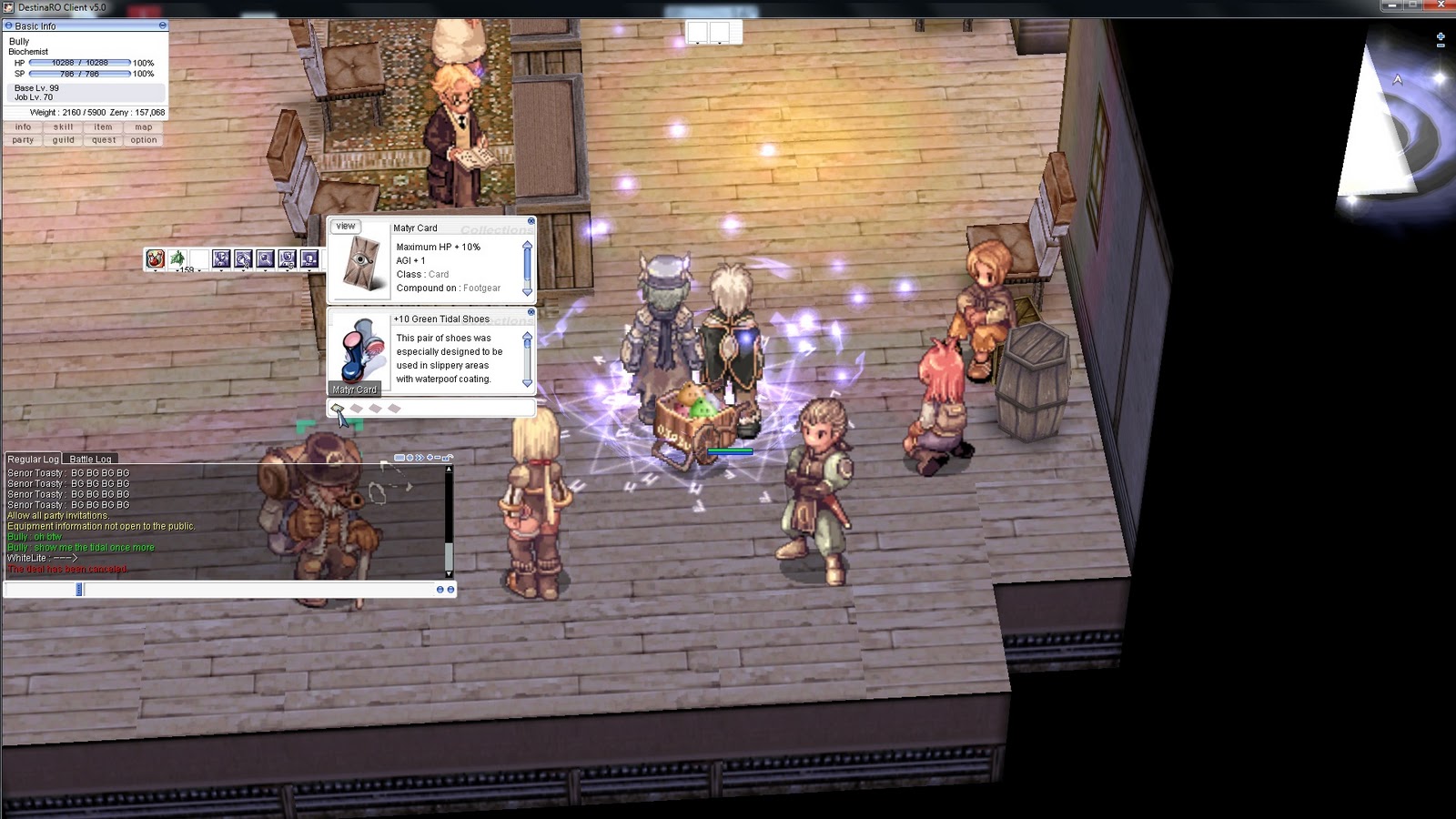Select the red potion in the hotkey bar
This screenshot has height=819, width=1456.
point(156,259)
